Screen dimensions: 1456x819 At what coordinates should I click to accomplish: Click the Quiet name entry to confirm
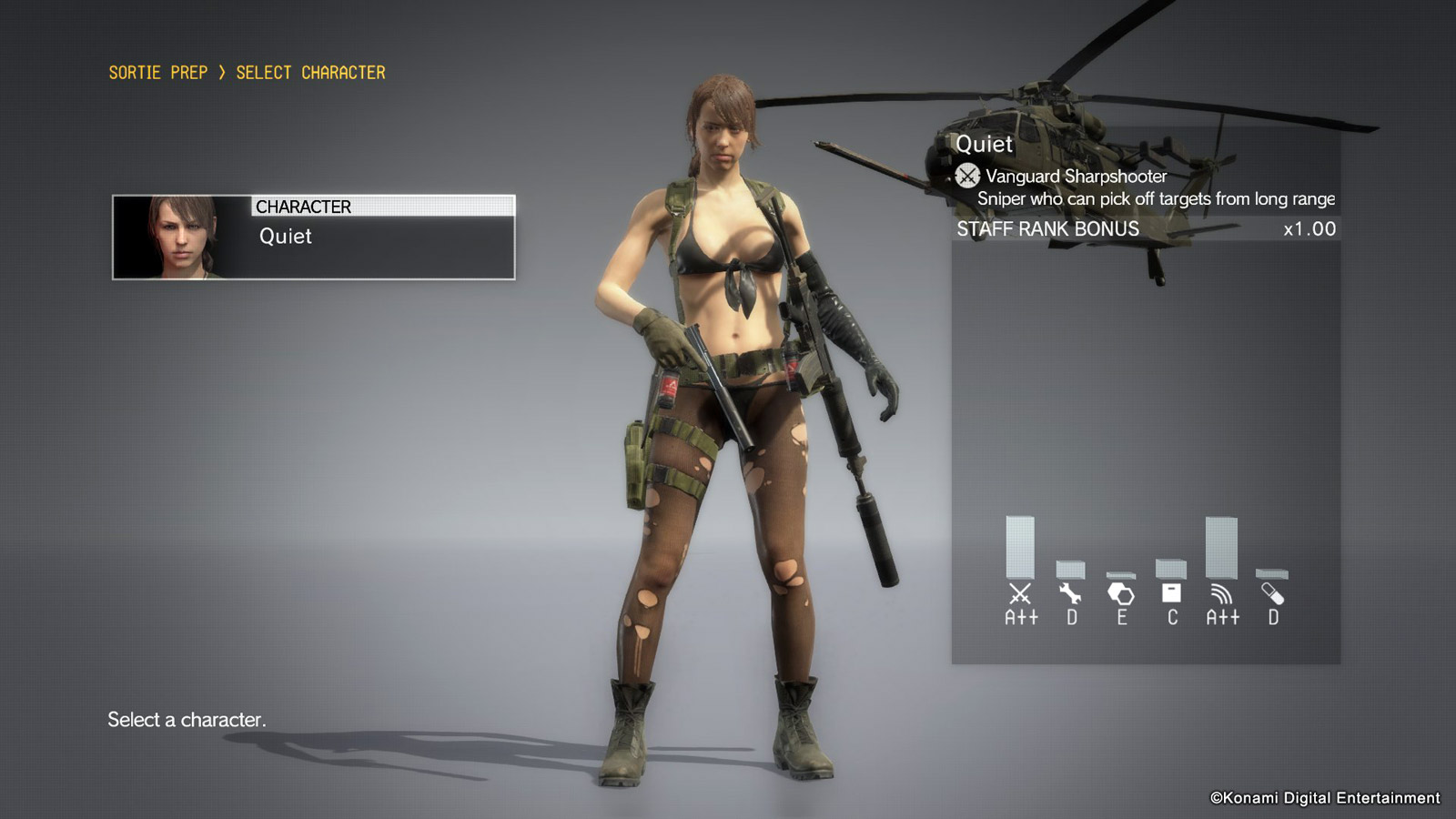click(287, 238)
